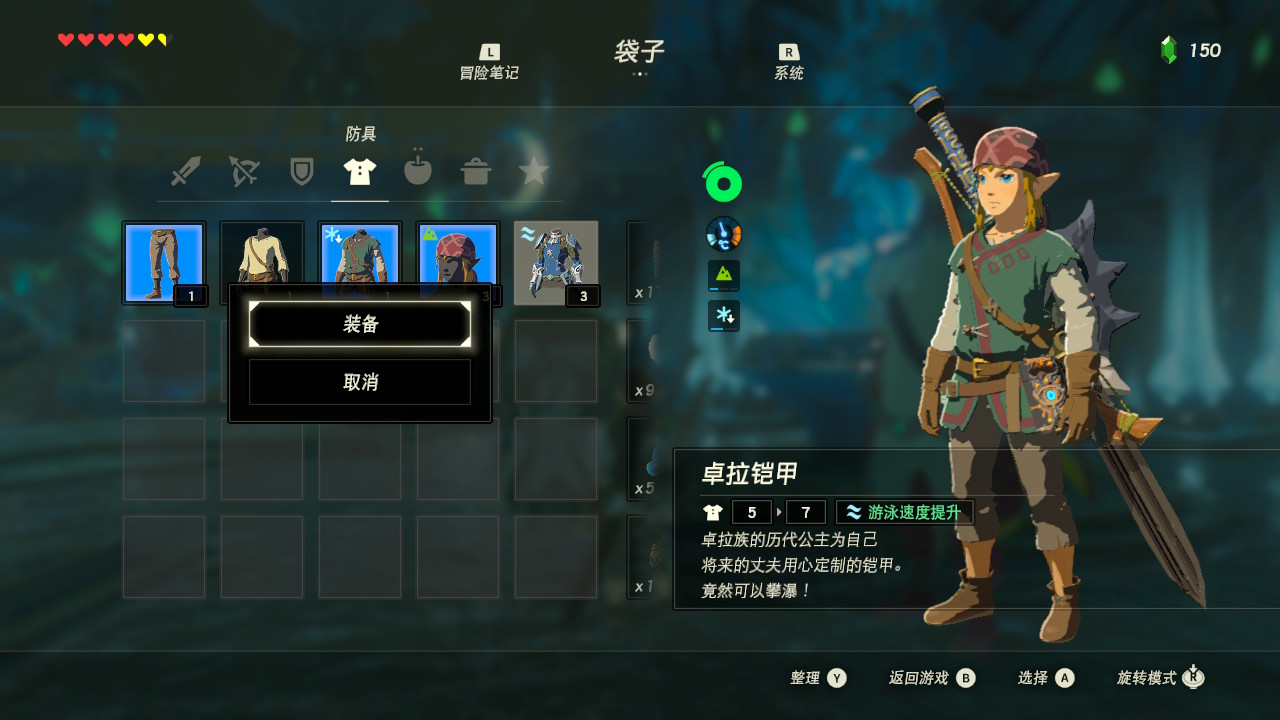Choose 装备 to equip the armor
Image resolution: width=1280 pixels, height=720 pixels.
tap(360, 325)
